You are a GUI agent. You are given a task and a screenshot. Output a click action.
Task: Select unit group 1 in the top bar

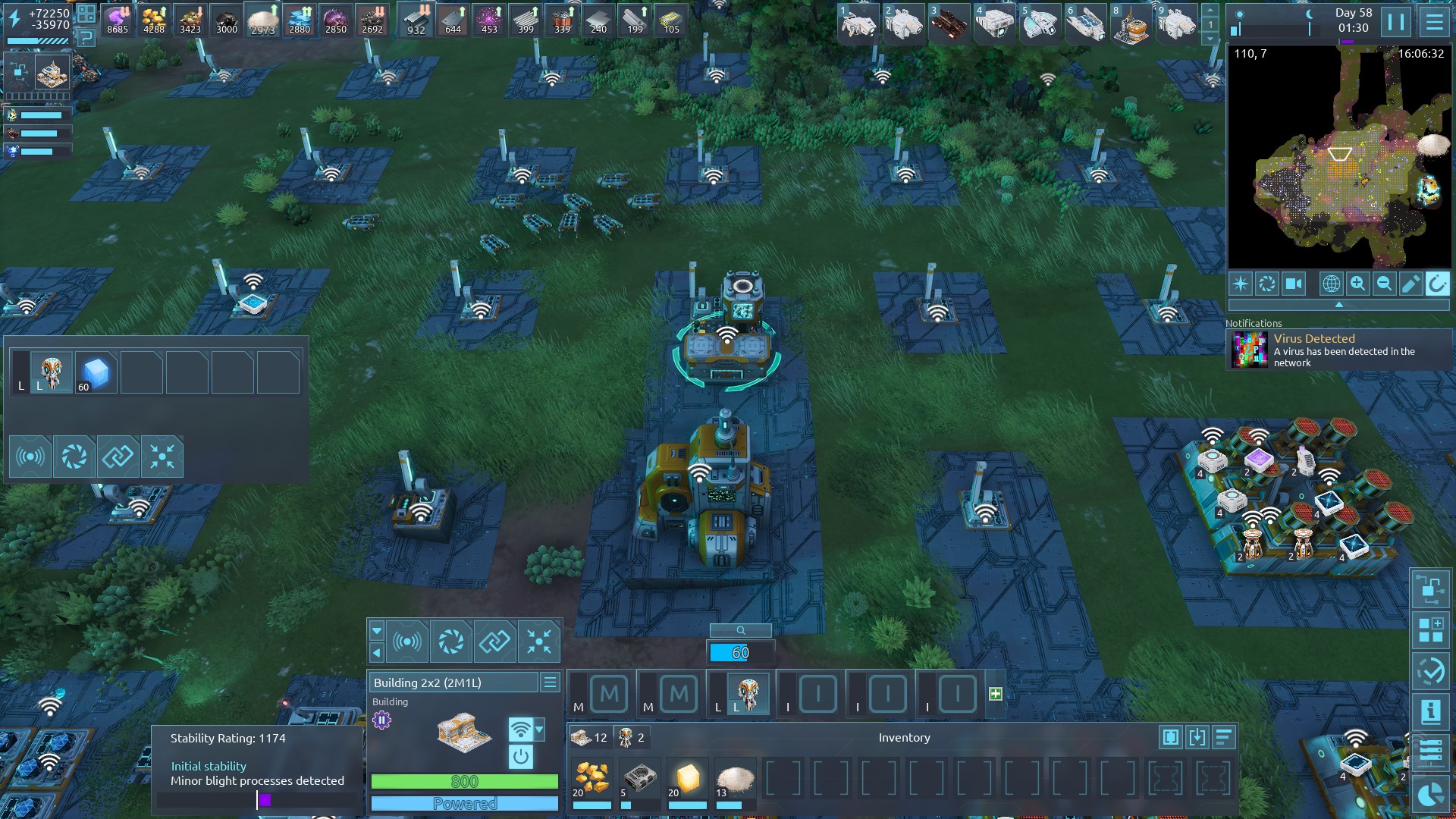857,23
